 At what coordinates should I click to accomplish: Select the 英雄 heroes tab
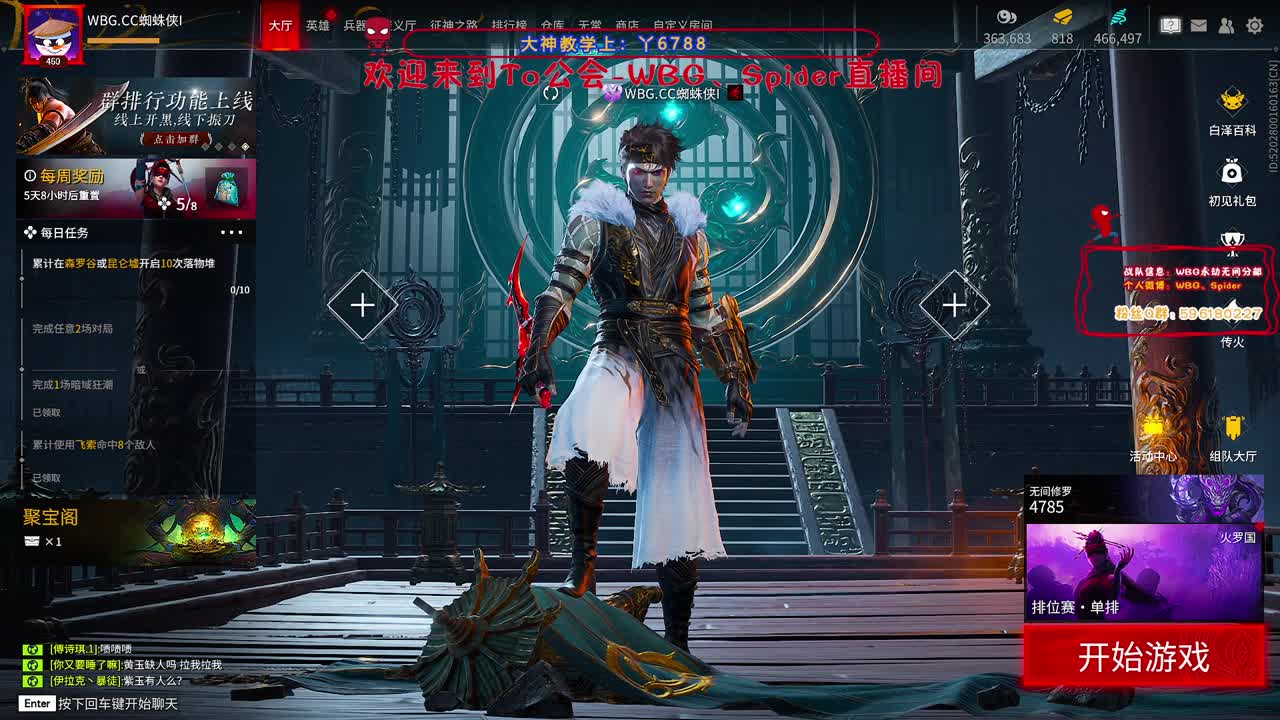(x=316, y=25)
